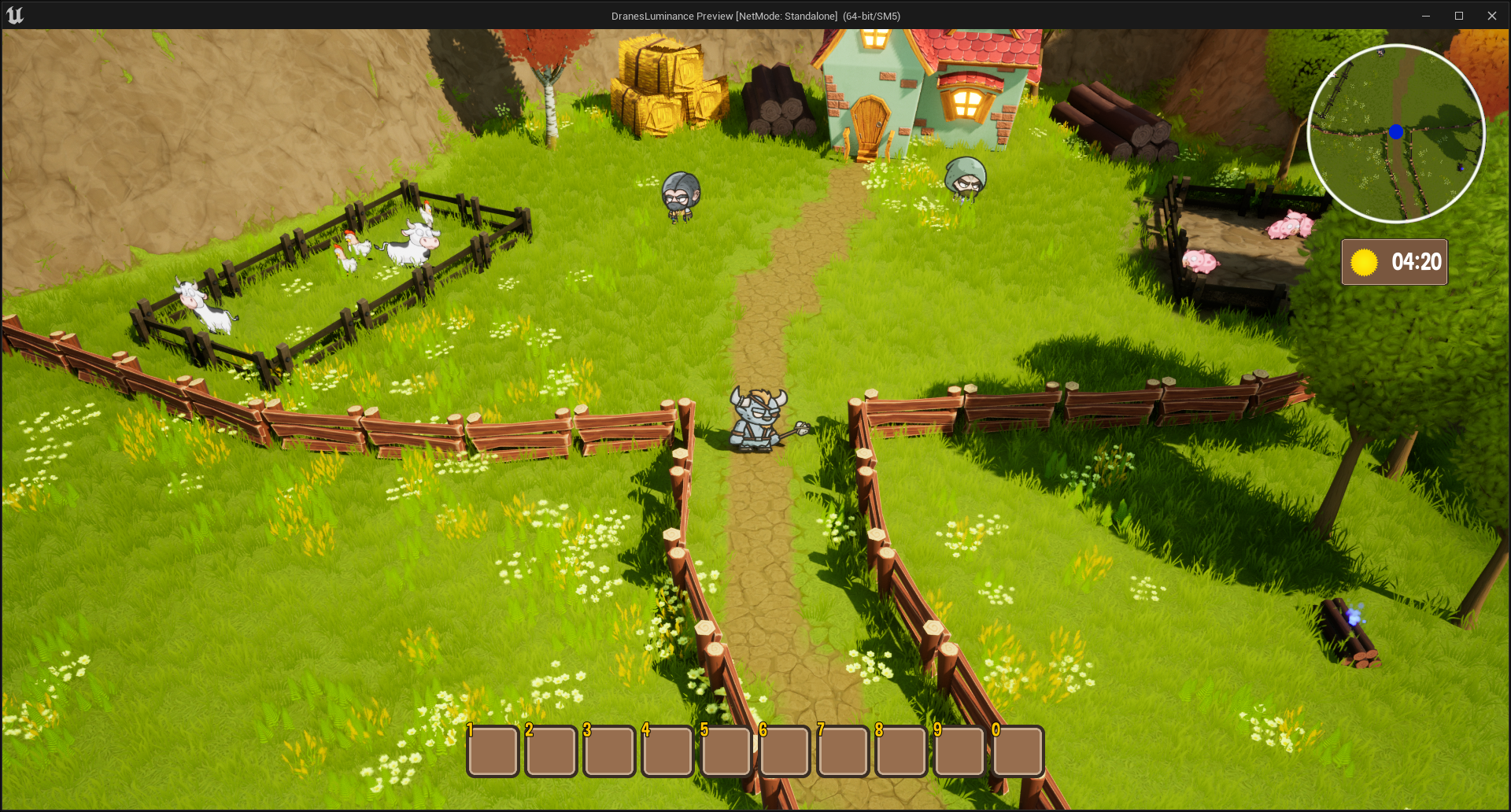Click the circular minimap
This screenshot has height=812, width=1511.
1396,133
